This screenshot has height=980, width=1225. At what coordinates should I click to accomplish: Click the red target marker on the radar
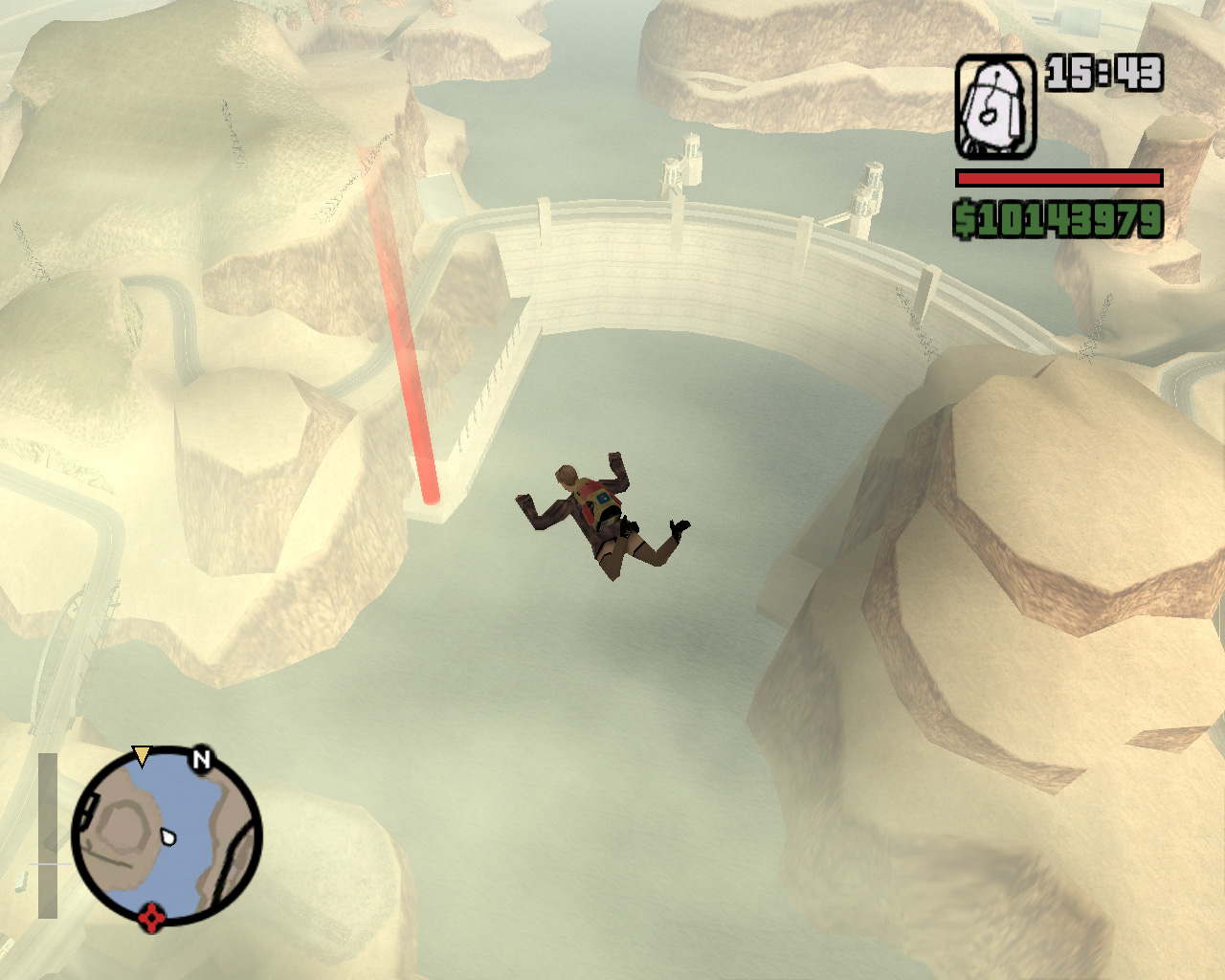pos(151,918)
